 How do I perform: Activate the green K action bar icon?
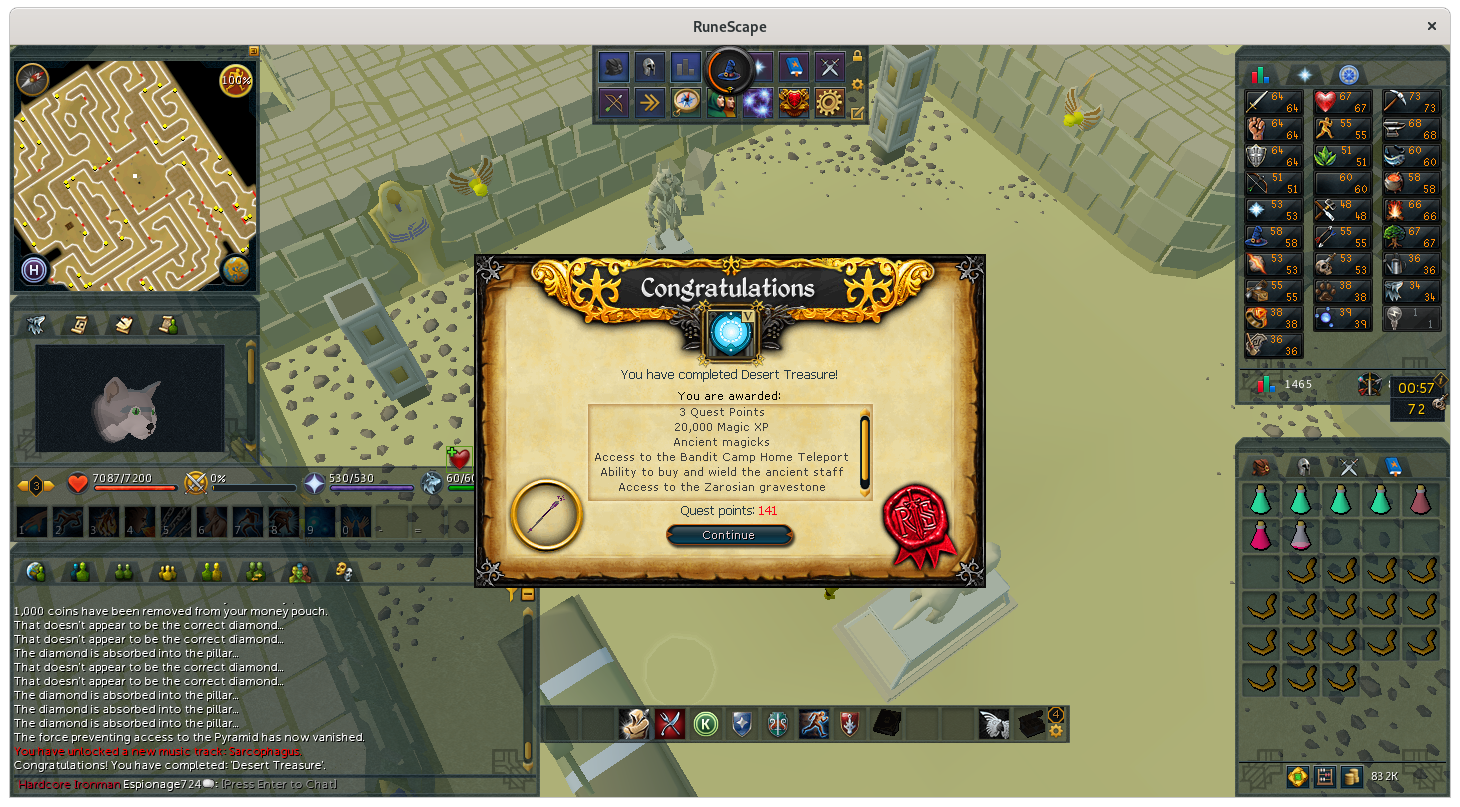coord(706,724)
